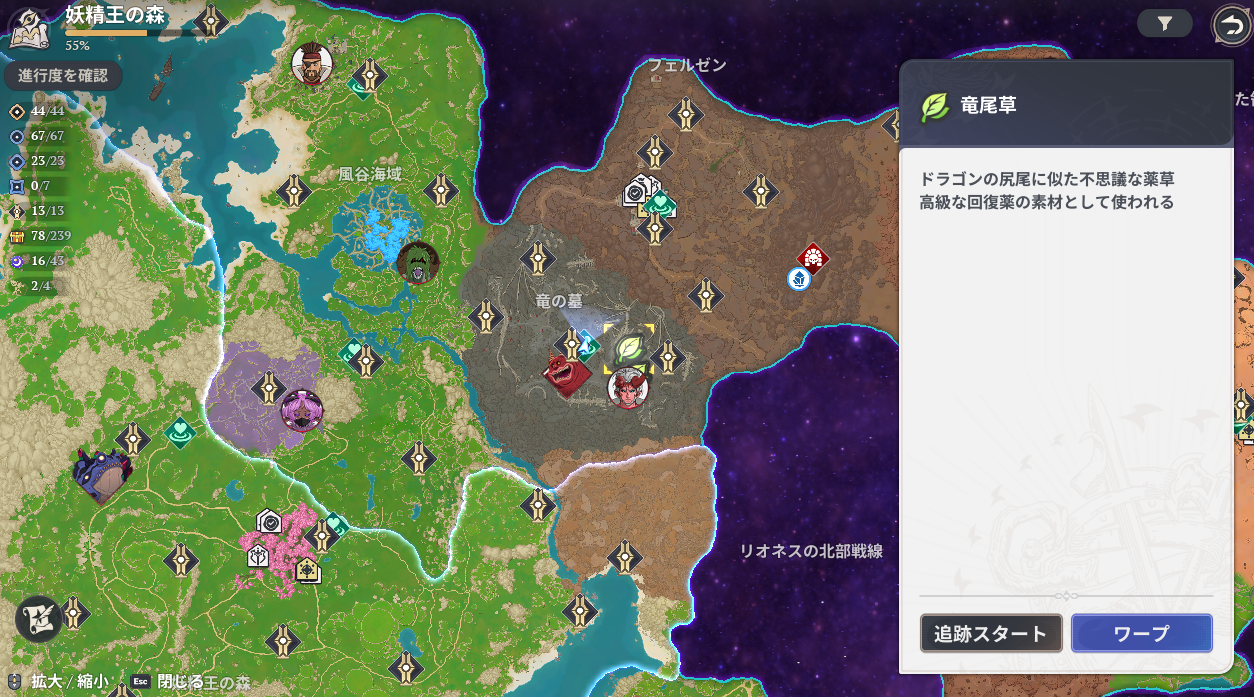Select the red diamond skull dungeon marker

coord(813,258)
